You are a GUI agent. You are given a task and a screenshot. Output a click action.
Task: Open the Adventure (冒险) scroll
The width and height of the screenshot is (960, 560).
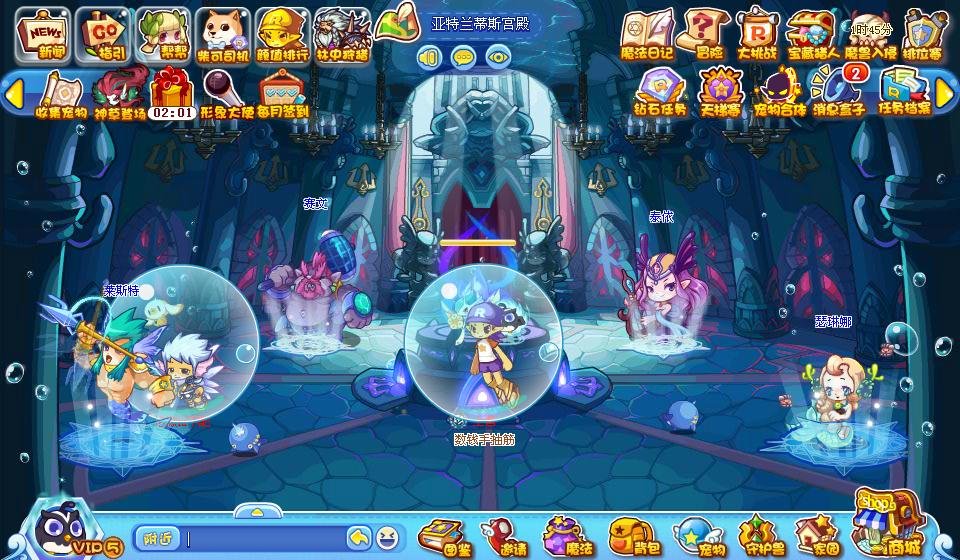click(705, 33)
